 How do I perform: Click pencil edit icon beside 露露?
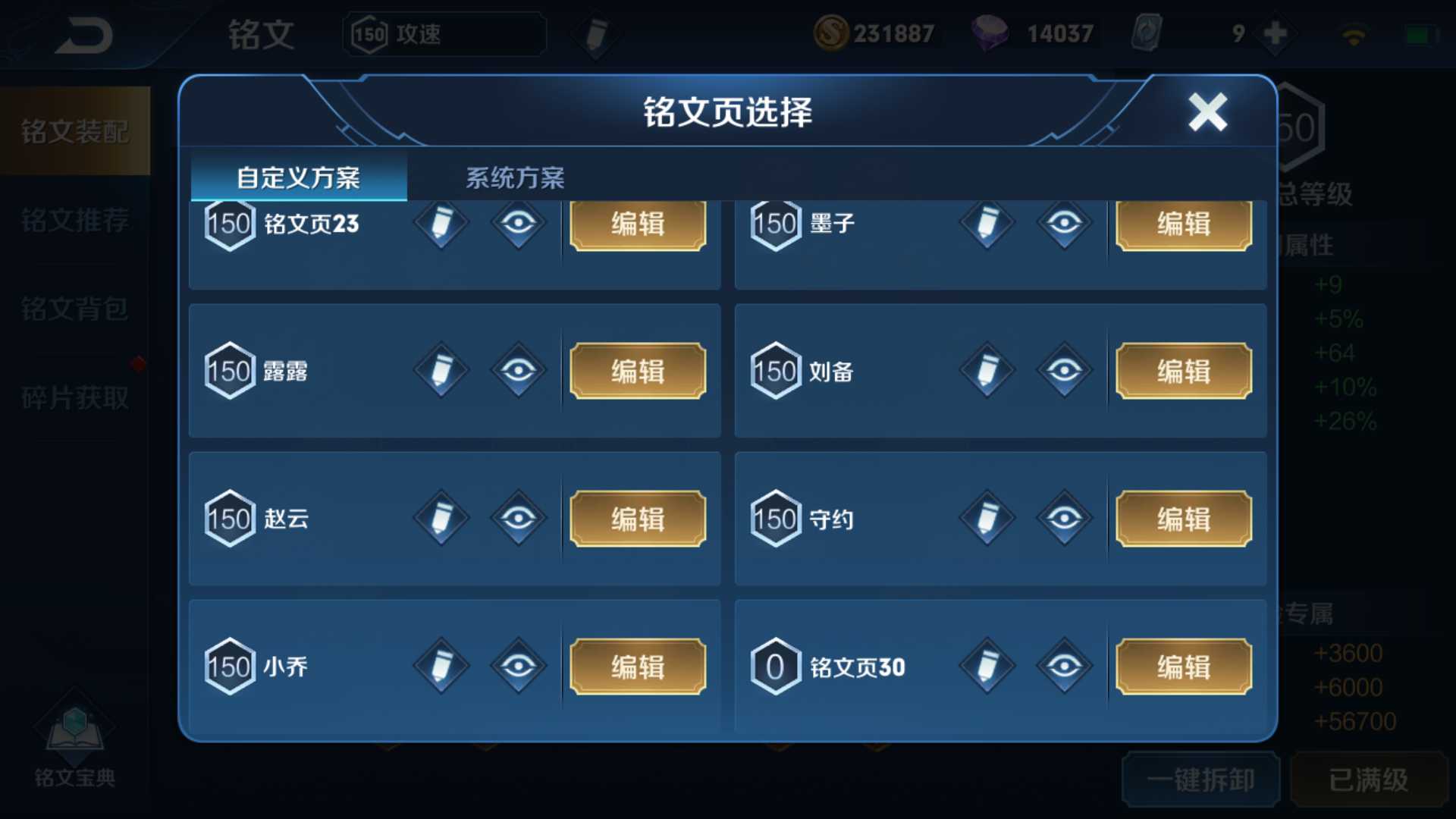point(441,371)
